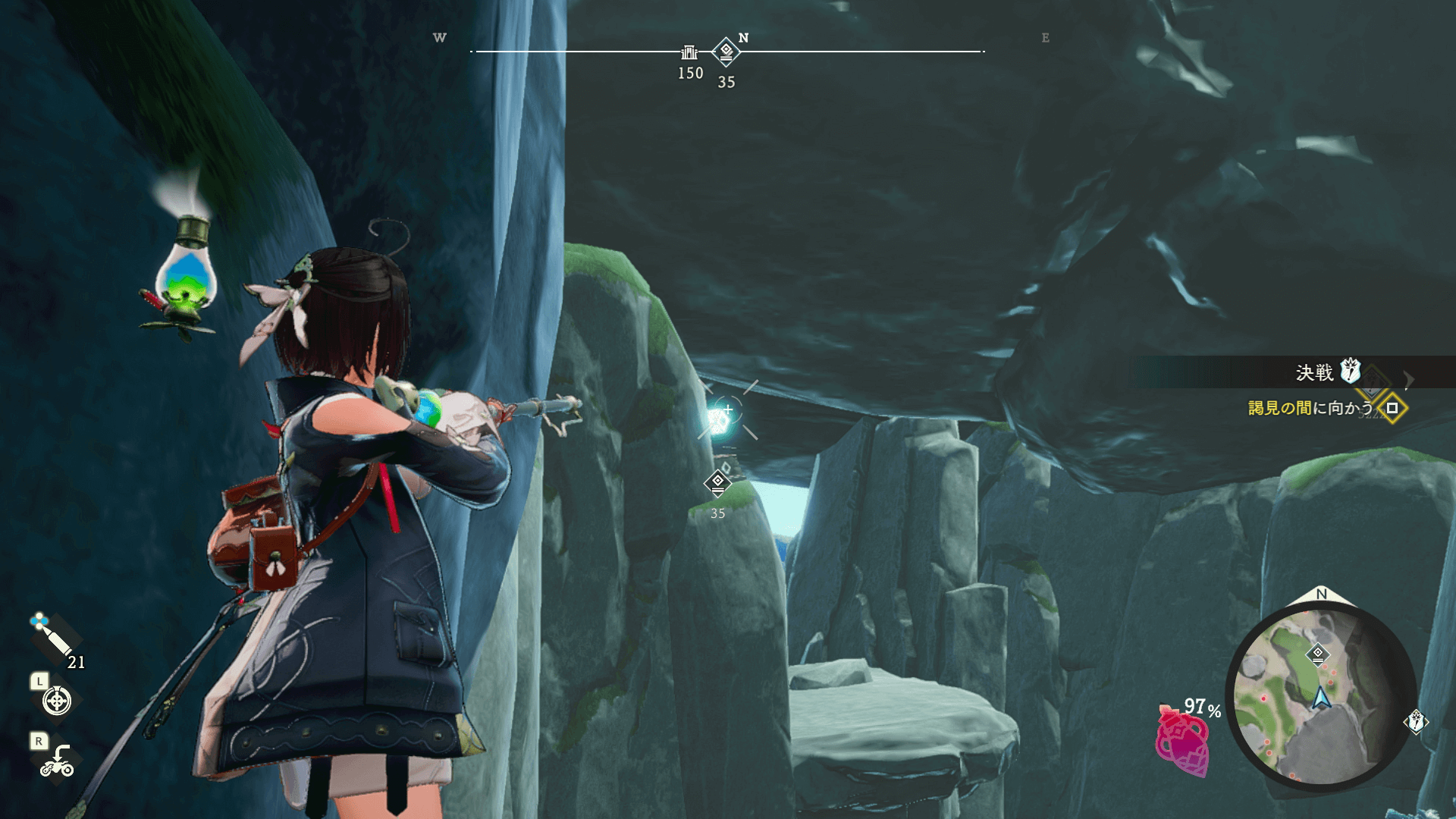Viewport: 1456px width, 819px height.
Task: Click the quest marker on the minimap's right edge
Action: tap(1416, 721)
